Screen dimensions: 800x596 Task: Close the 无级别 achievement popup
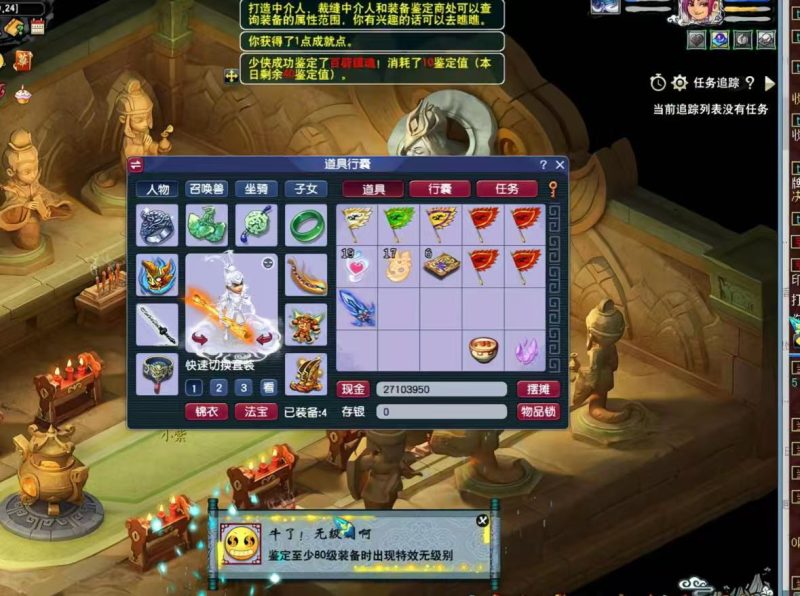coord(483,521)
